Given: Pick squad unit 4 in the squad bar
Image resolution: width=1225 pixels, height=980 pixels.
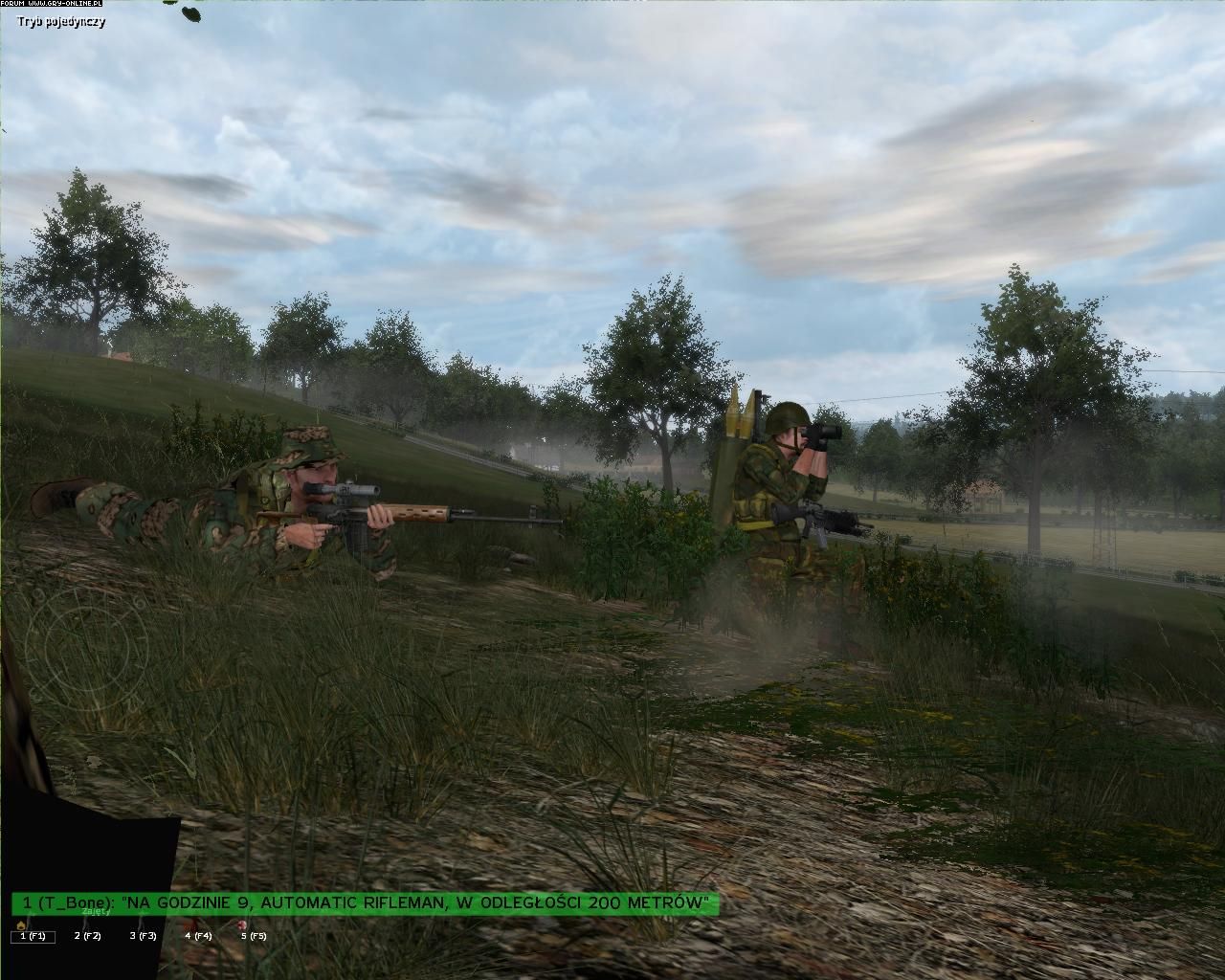Looking at the screenshot, I should (198, 936).
